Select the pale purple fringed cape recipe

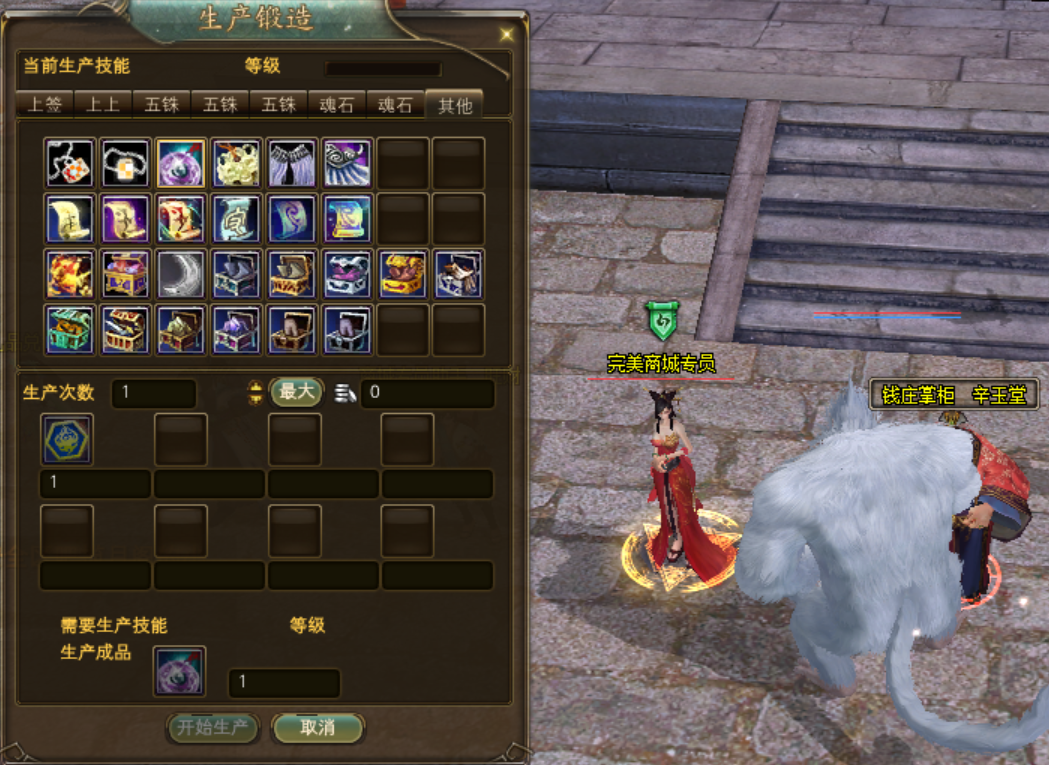[x=292, y=163]
